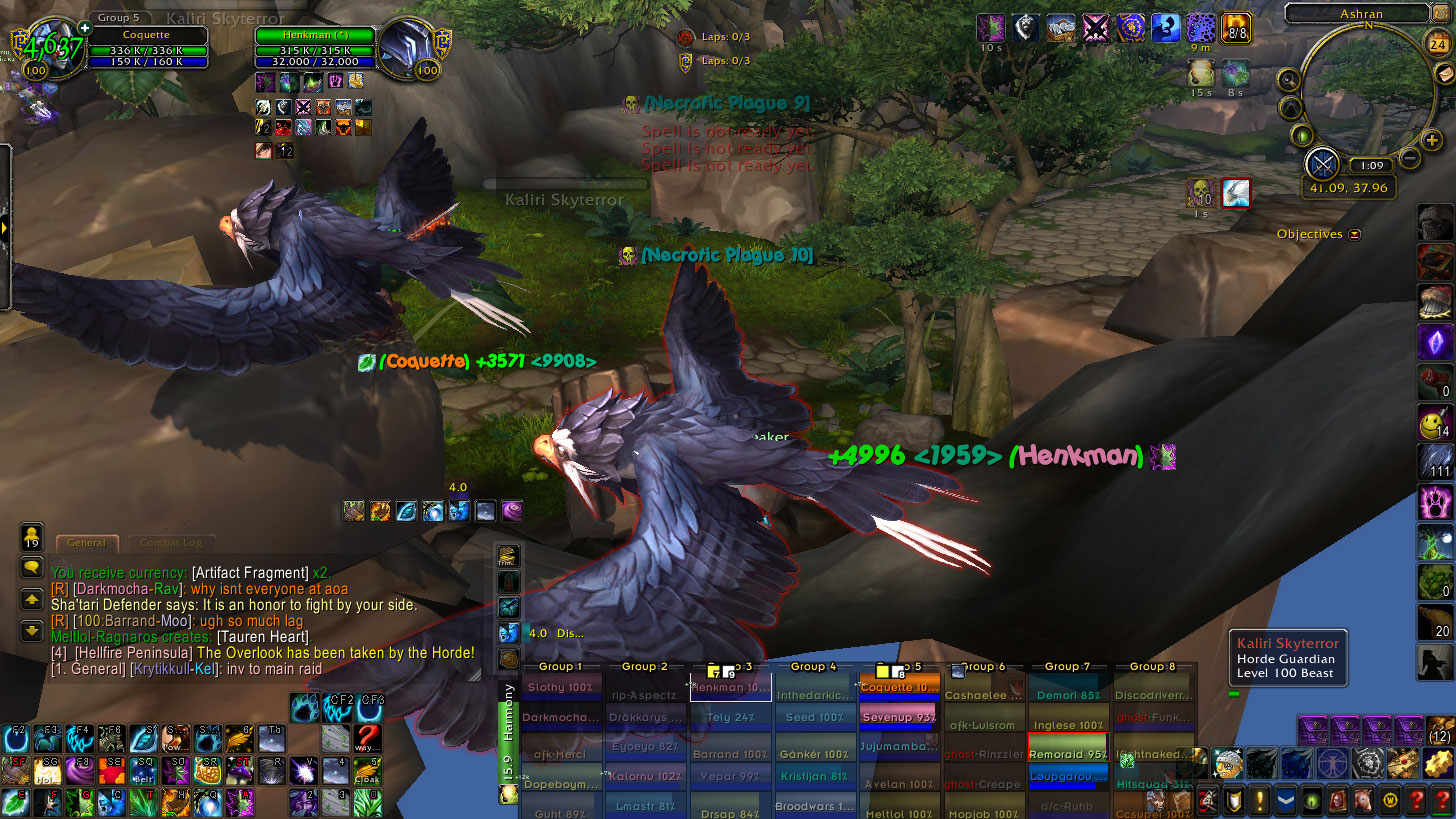The width and height of the screenshot is (1456, 819).
Task: Select Remoraid's raid frame in Group 7
Action: [x=1067, y=754]
